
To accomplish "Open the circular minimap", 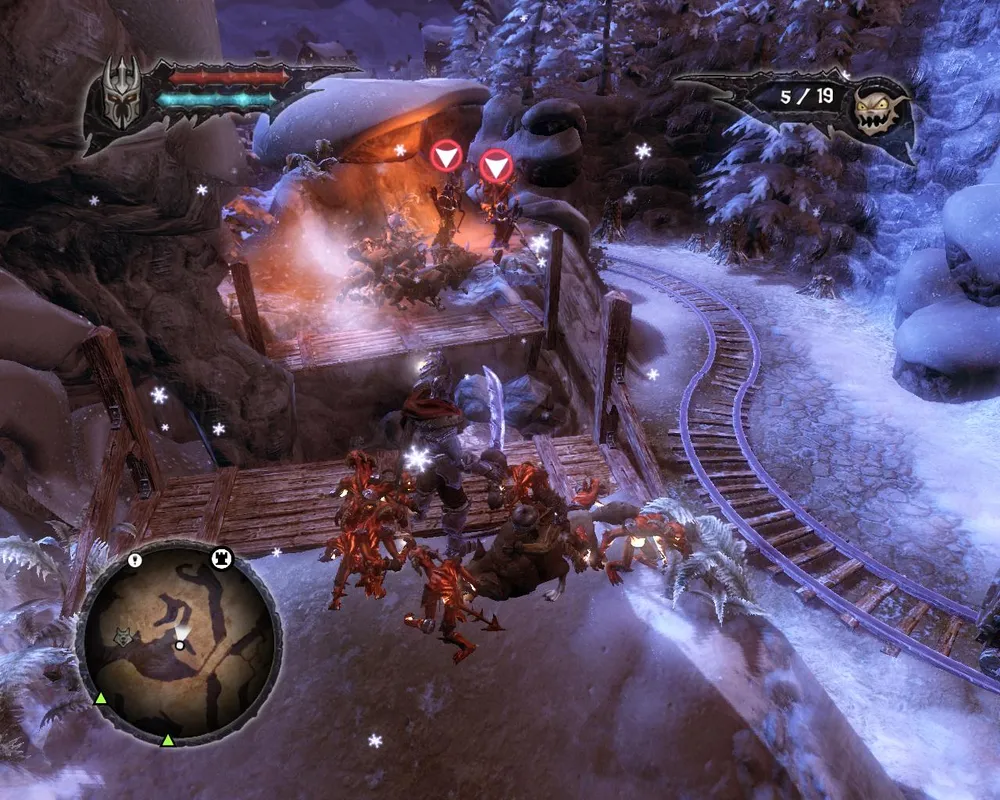I will (178, 643).
